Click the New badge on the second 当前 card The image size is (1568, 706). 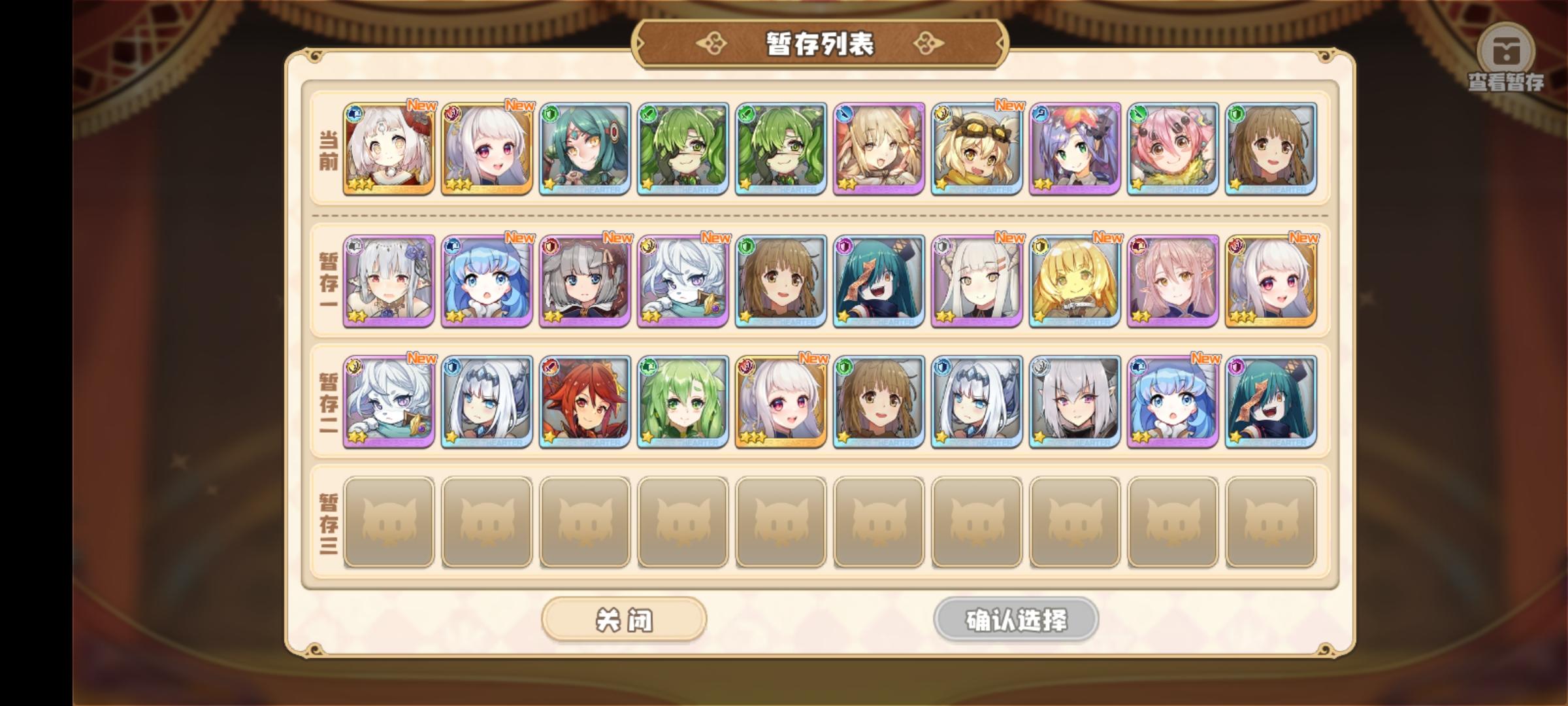tap(519, 105)
